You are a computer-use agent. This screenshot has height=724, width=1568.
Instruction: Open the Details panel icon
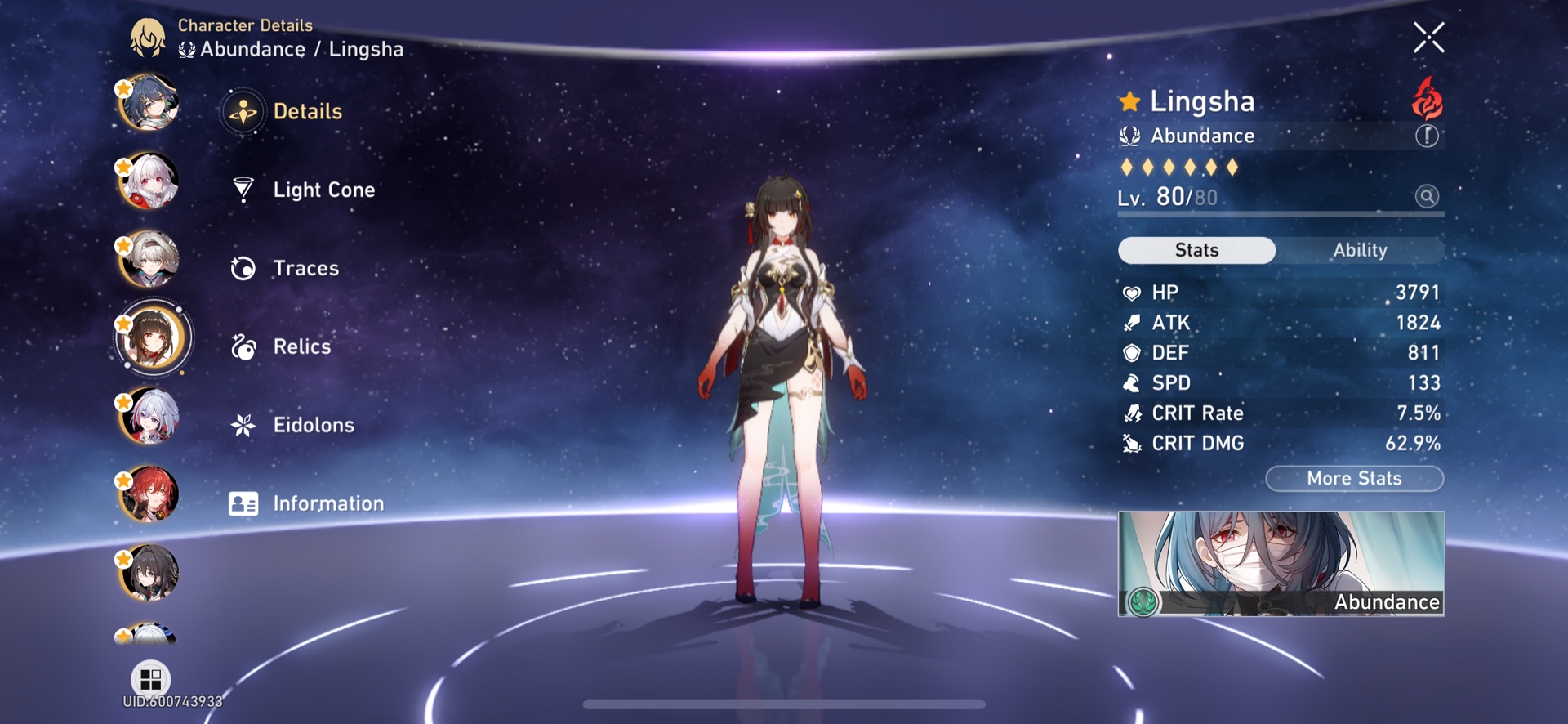point(243,112)
